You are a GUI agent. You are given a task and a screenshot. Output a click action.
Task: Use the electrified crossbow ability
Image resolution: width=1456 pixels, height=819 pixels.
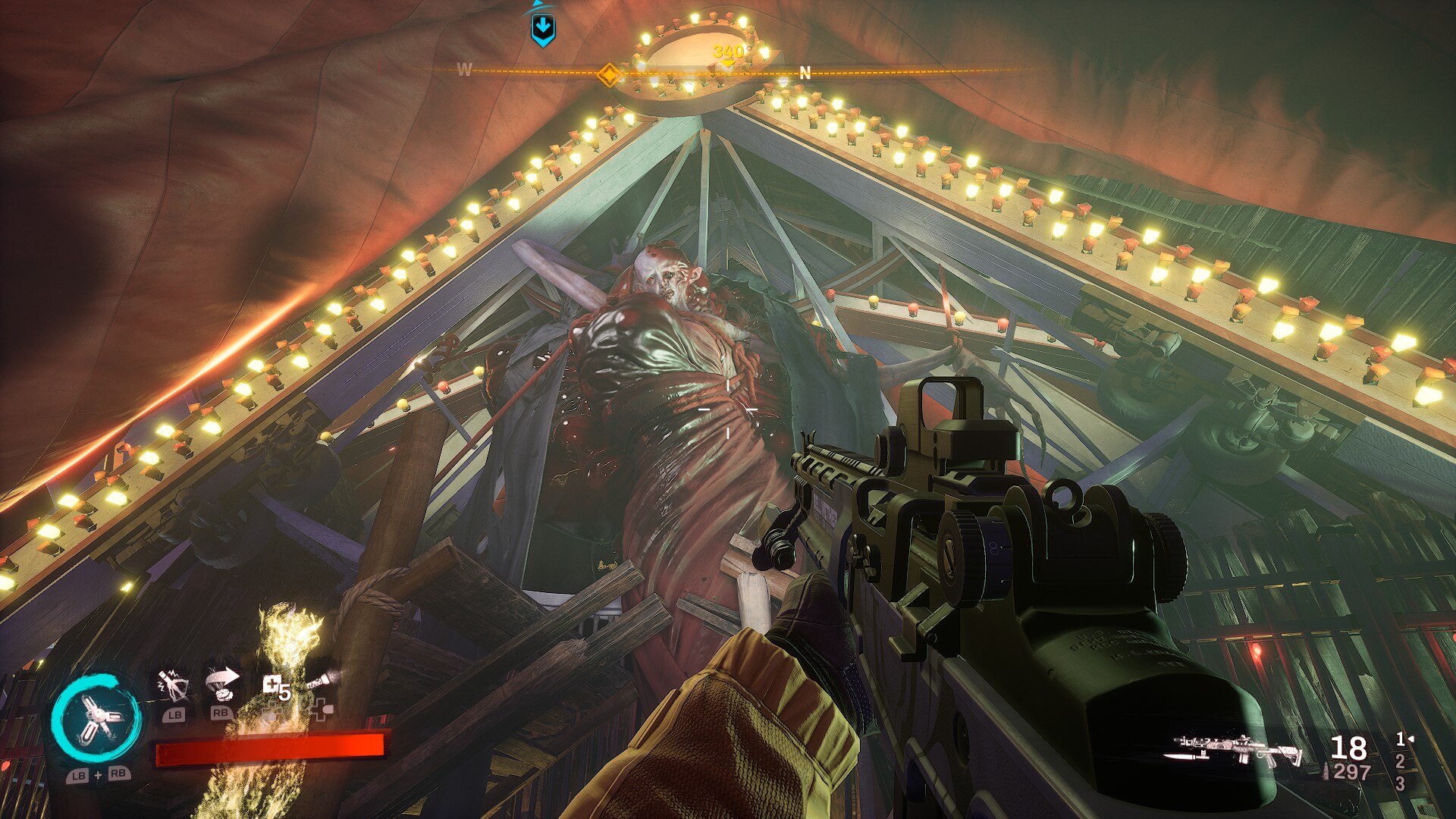click(x=173, y=686)
